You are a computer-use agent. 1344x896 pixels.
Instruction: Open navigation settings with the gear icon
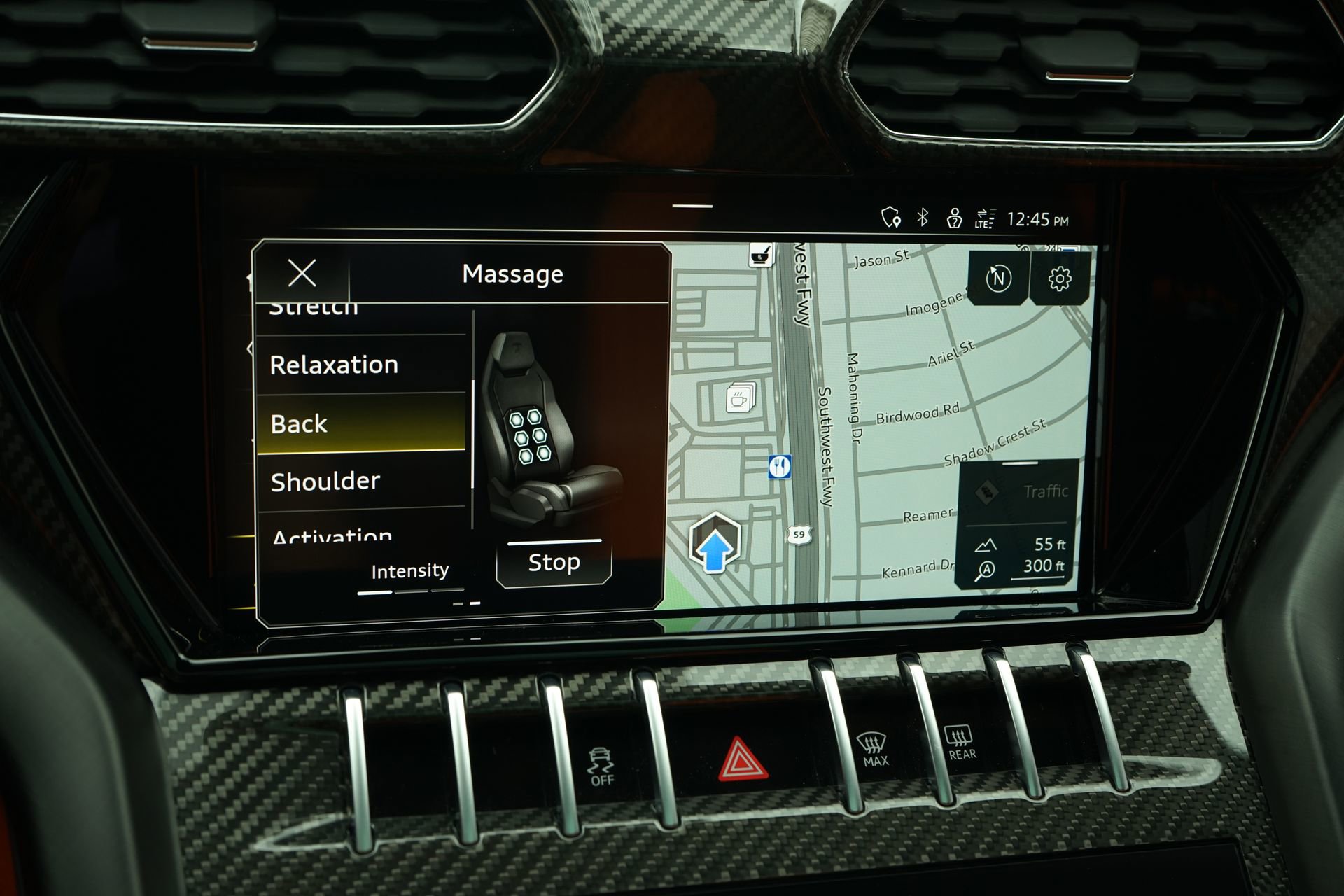coord(1059,279)
